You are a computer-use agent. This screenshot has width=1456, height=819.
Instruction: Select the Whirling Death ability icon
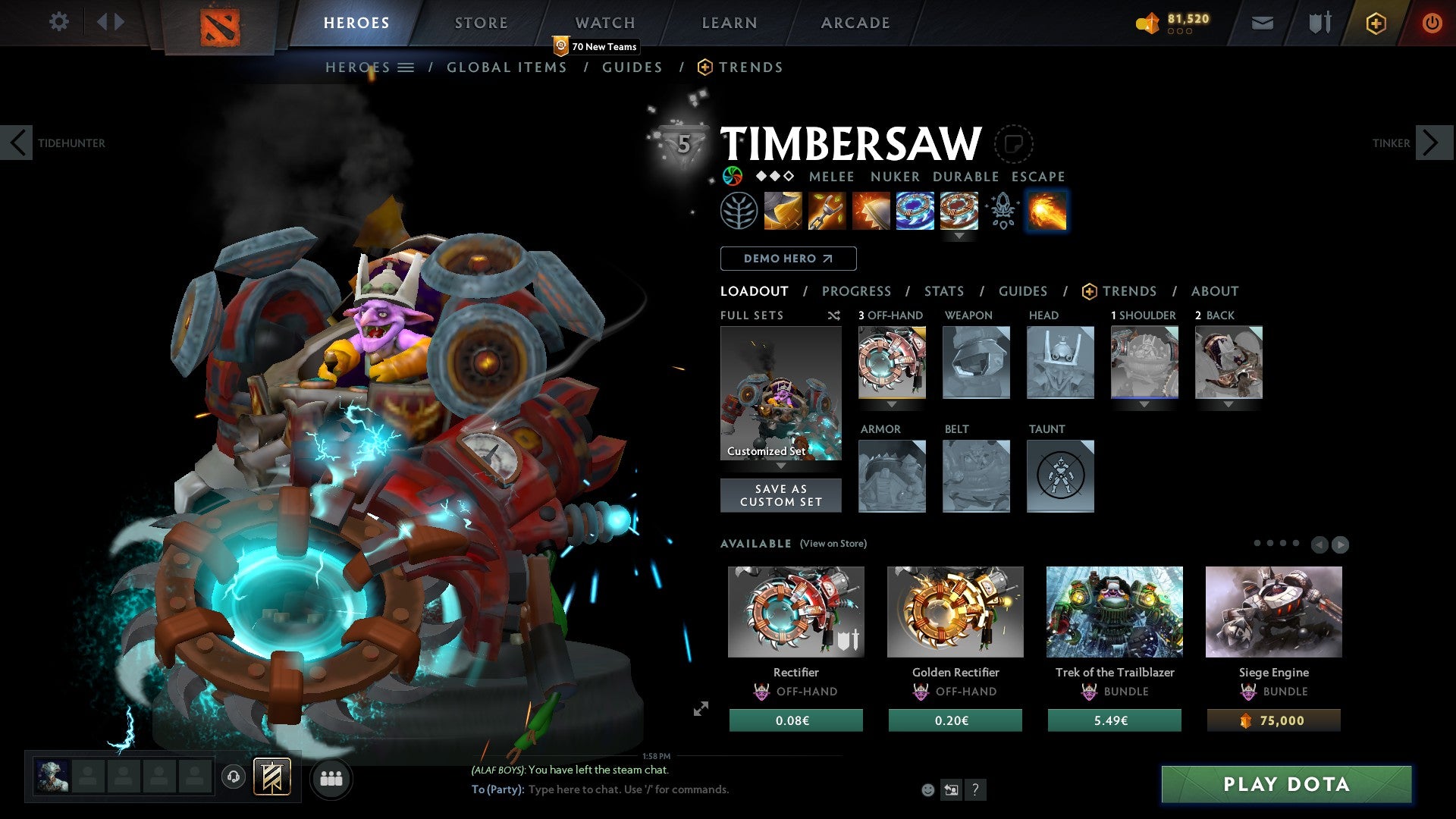pyautogui.click(x=782, y=211)
